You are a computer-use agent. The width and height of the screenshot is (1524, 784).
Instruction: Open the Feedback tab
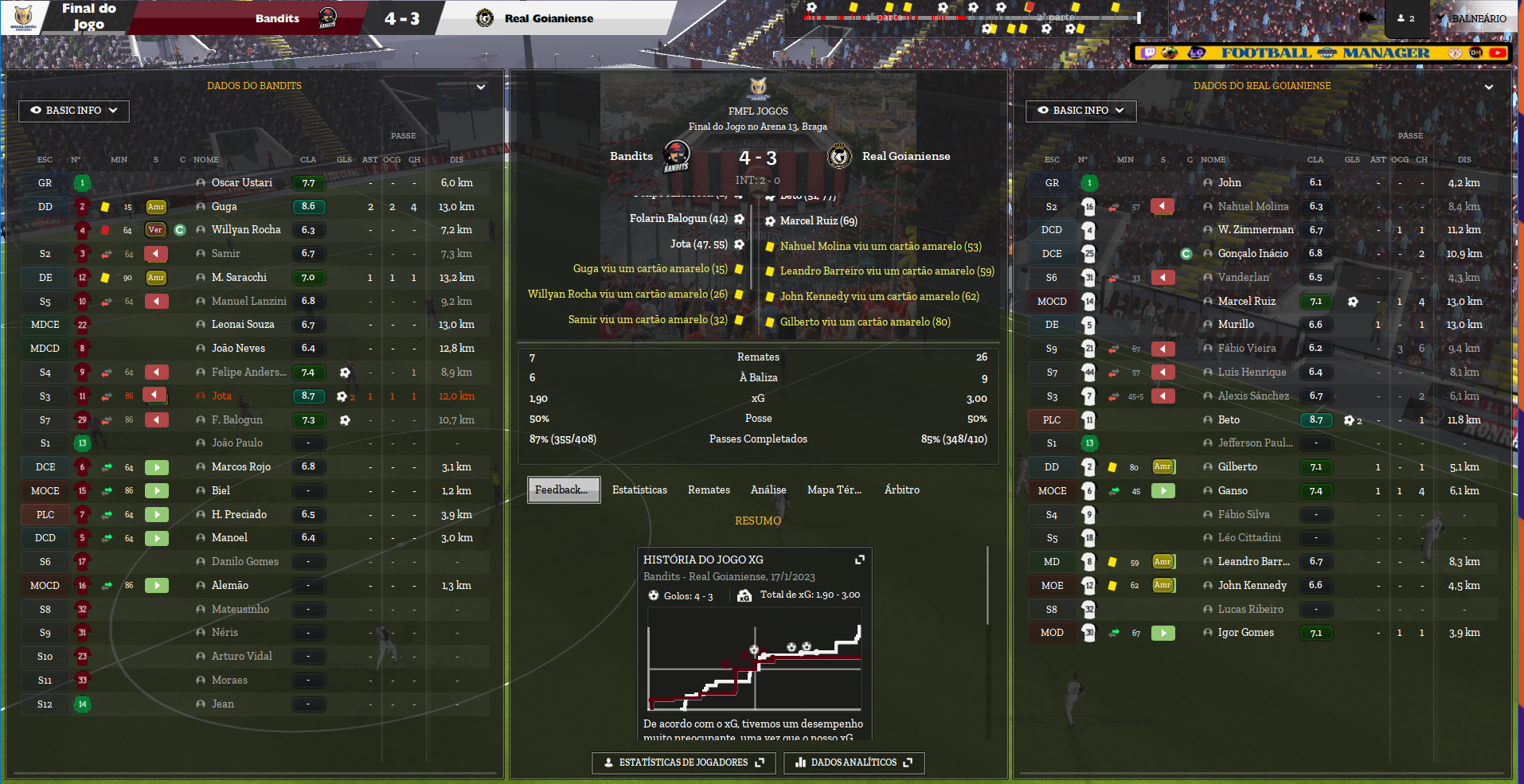(563, 490)
